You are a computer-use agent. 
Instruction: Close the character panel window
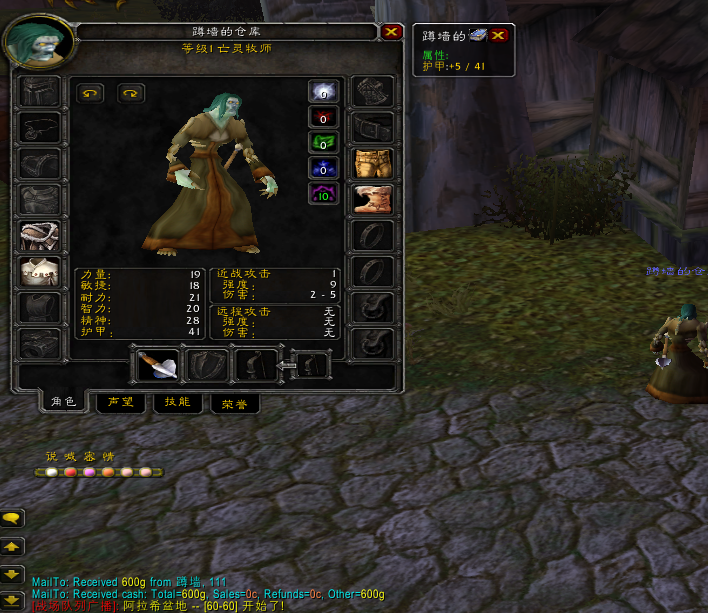[x=391, y=32]
